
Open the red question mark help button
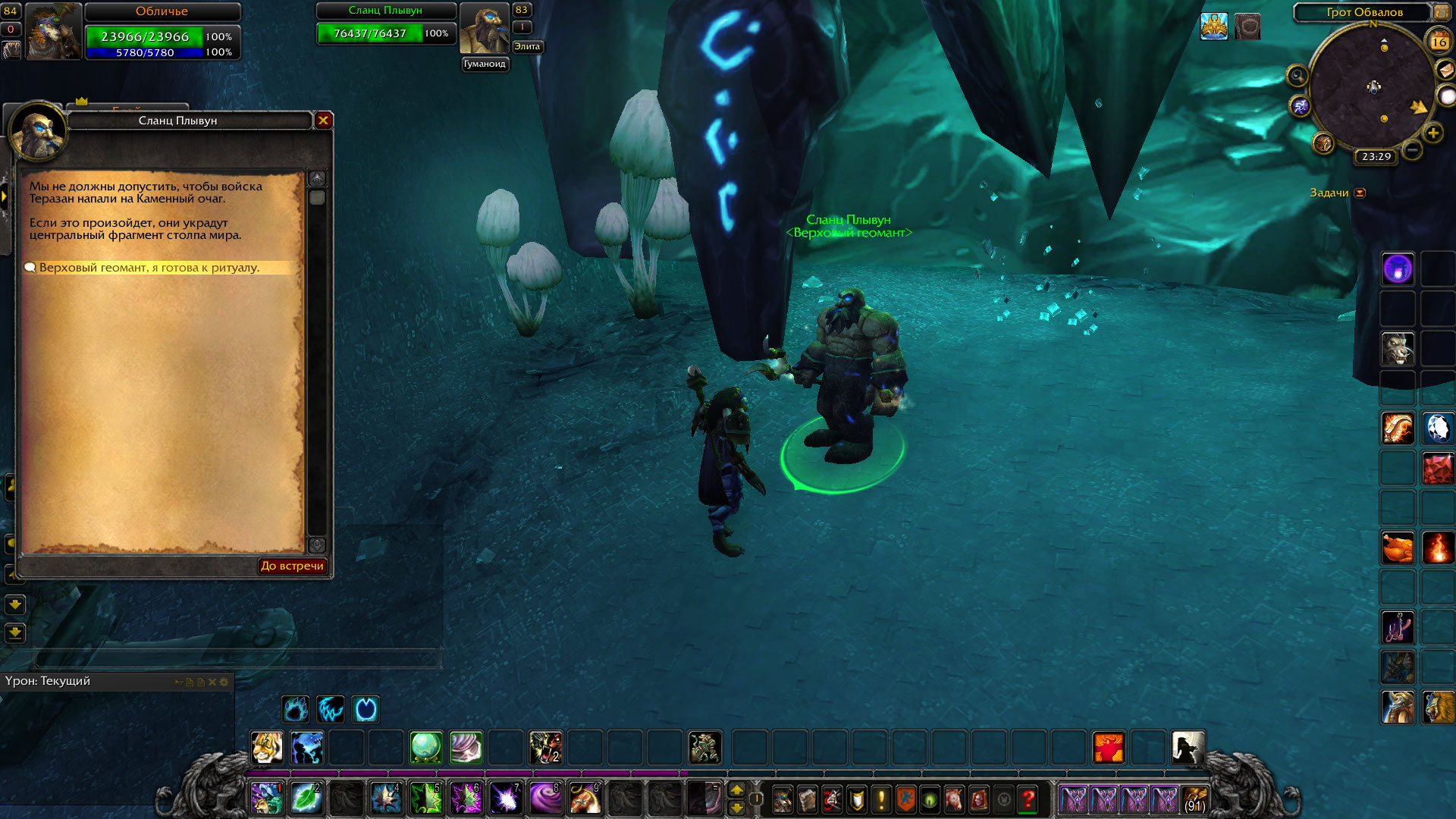(1028, 799)
